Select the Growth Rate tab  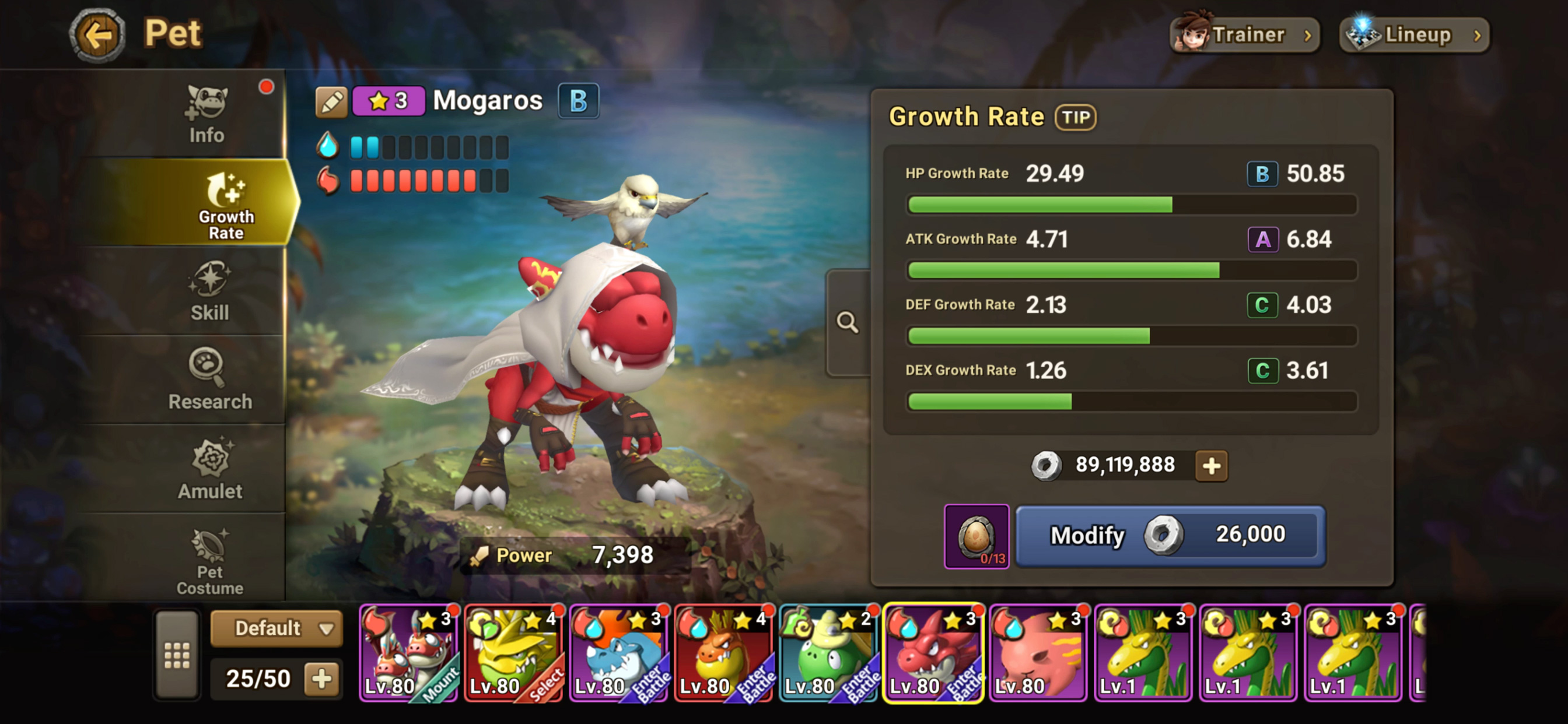(225, 204)
